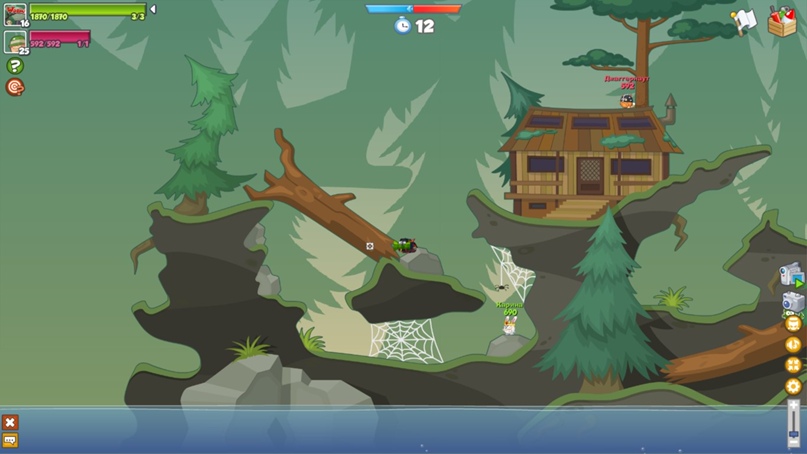Toggle fullscreen with the four-arrows button
807x454 pixels.
tap(794, 365)
